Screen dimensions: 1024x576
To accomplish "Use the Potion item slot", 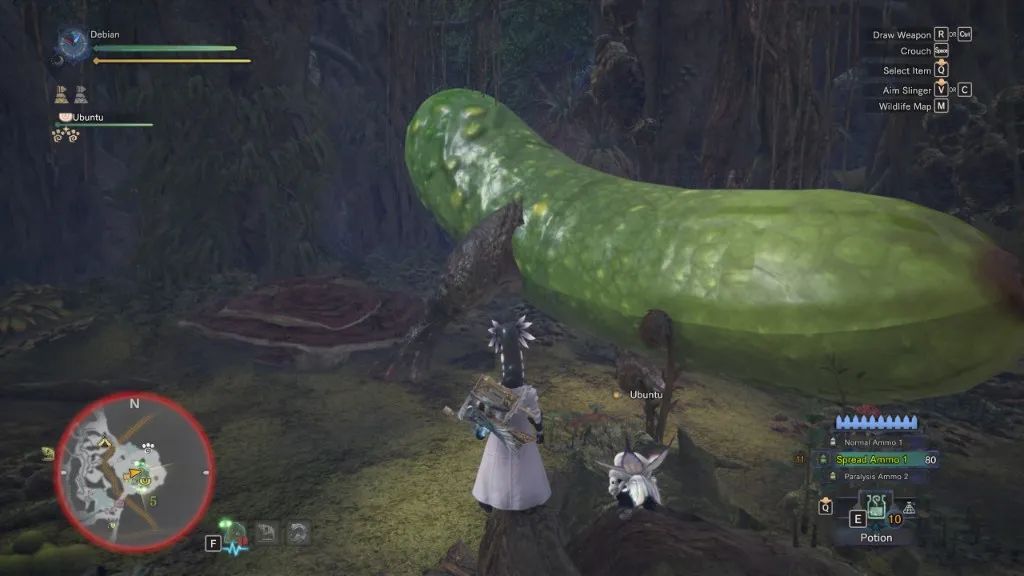I will [x=876, y=509].
